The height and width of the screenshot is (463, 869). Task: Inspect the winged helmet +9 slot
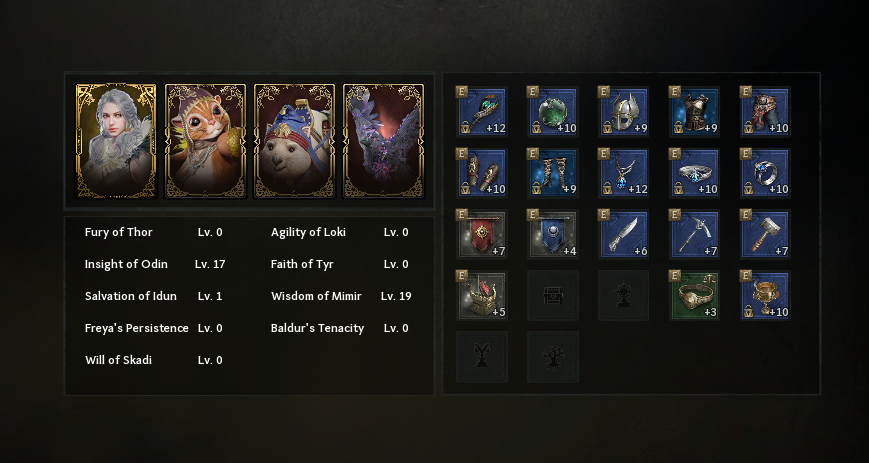click(x=624, y=112)
